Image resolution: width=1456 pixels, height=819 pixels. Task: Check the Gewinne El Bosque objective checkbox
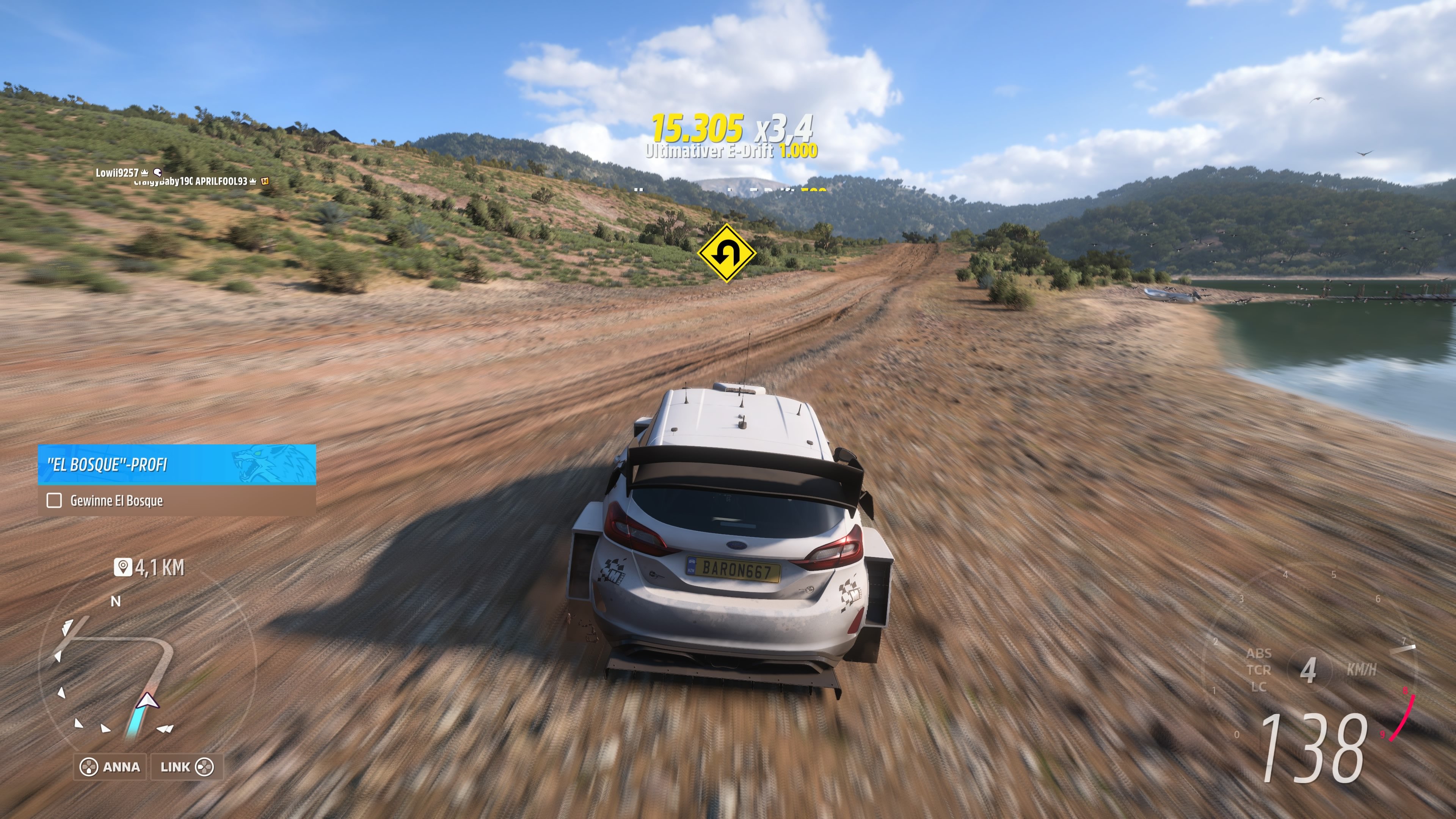tap(54, 500)
